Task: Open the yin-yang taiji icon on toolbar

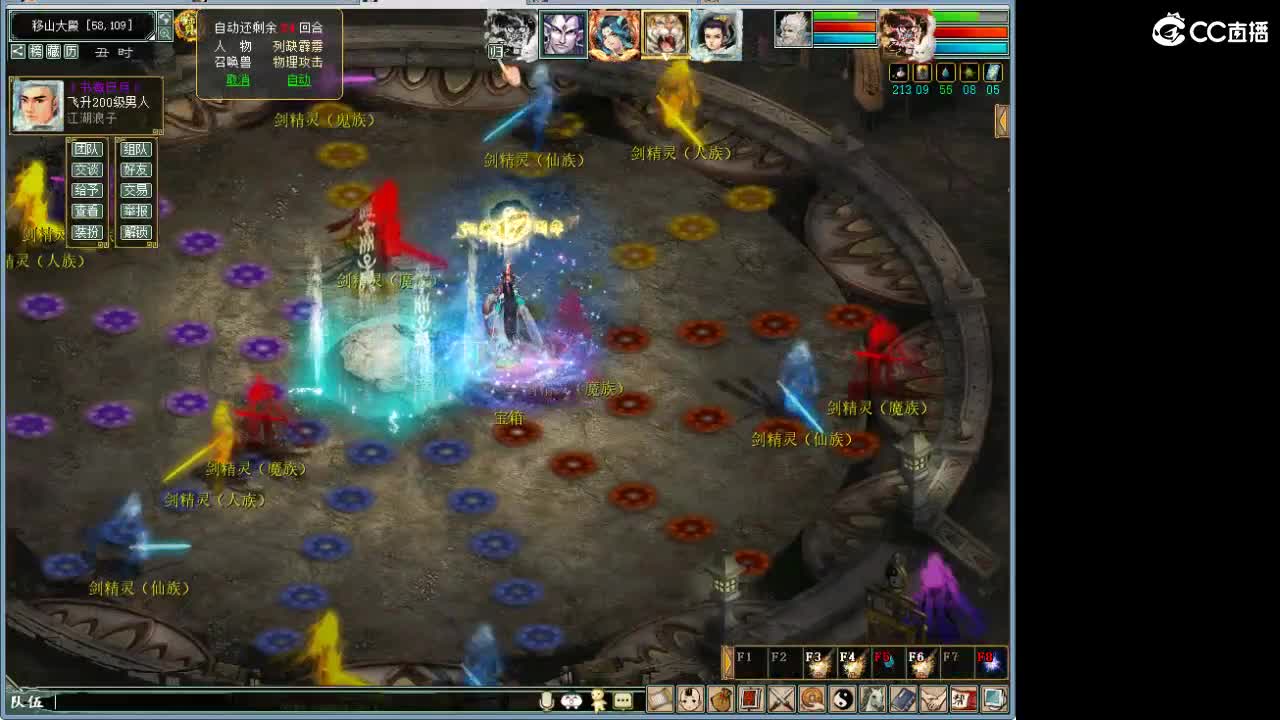Action: coord(845,700)
